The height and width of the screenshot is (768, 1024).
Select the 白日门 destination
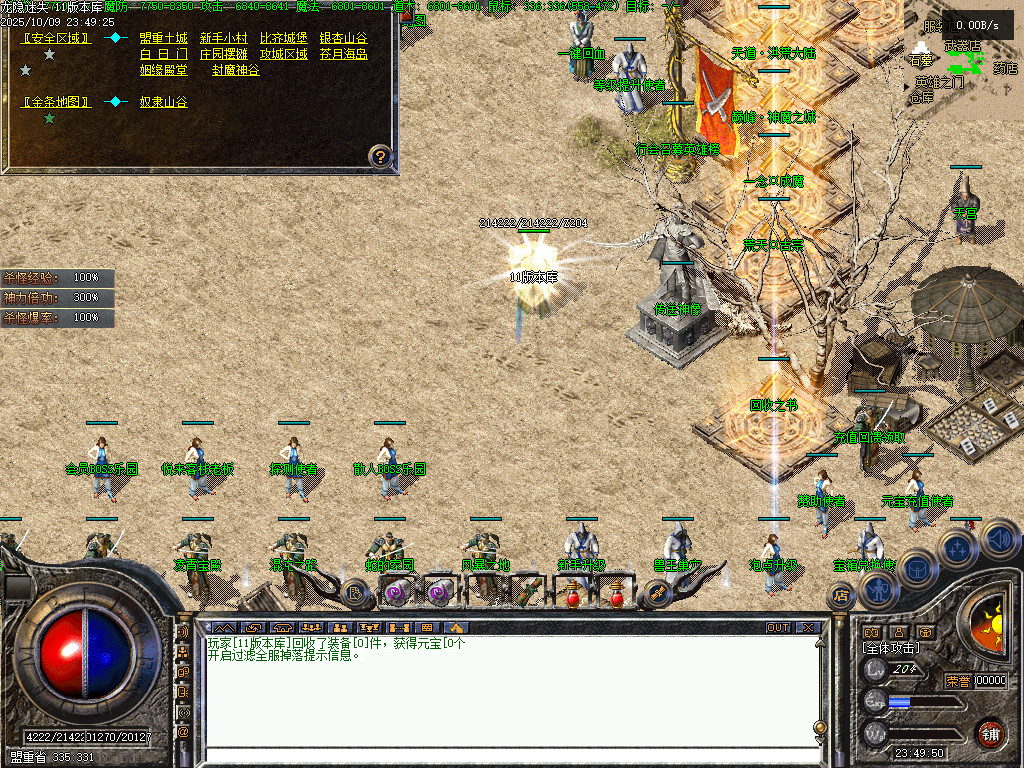(163, 54)
